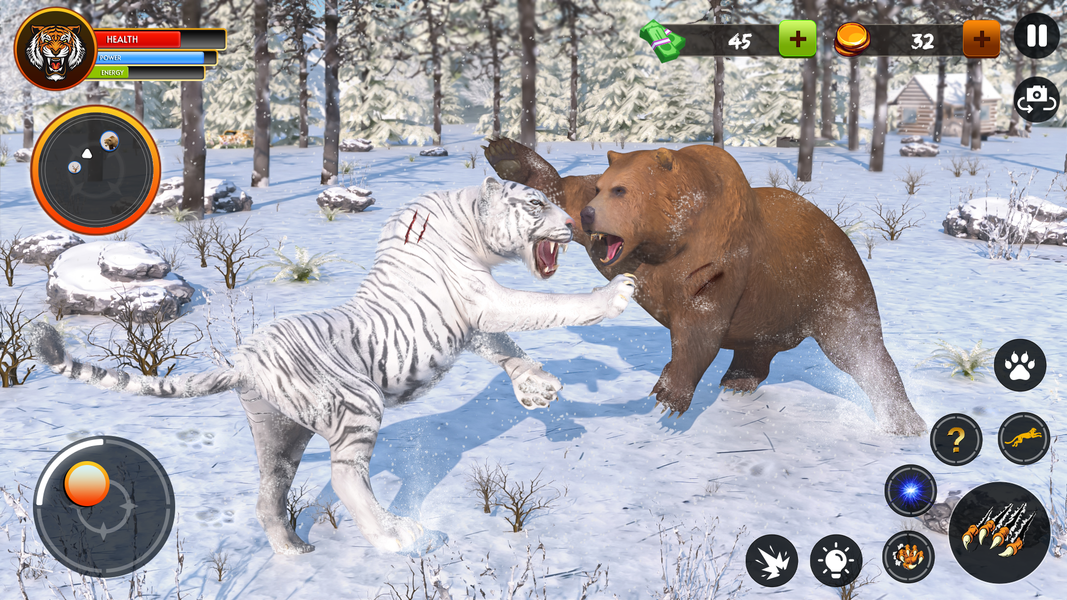Activate the leaping tiger pounce
This screenshot has height=600, width=1067.
(1023, 438)
